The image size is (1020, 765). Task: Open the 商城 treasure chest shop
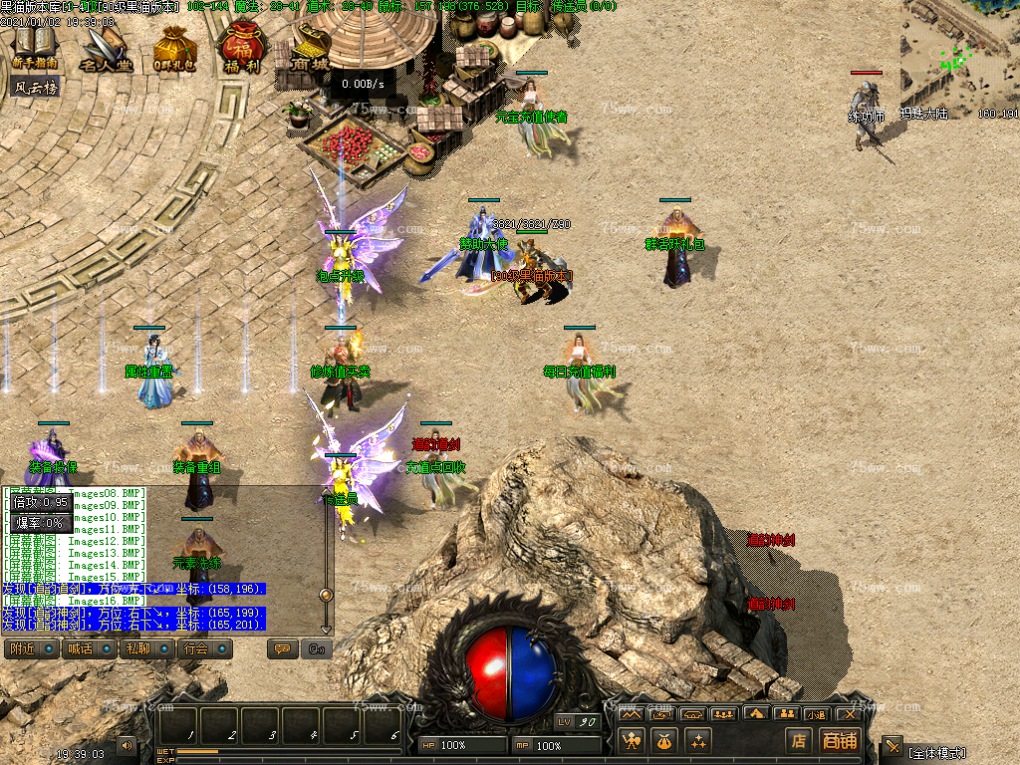(309, 48)
